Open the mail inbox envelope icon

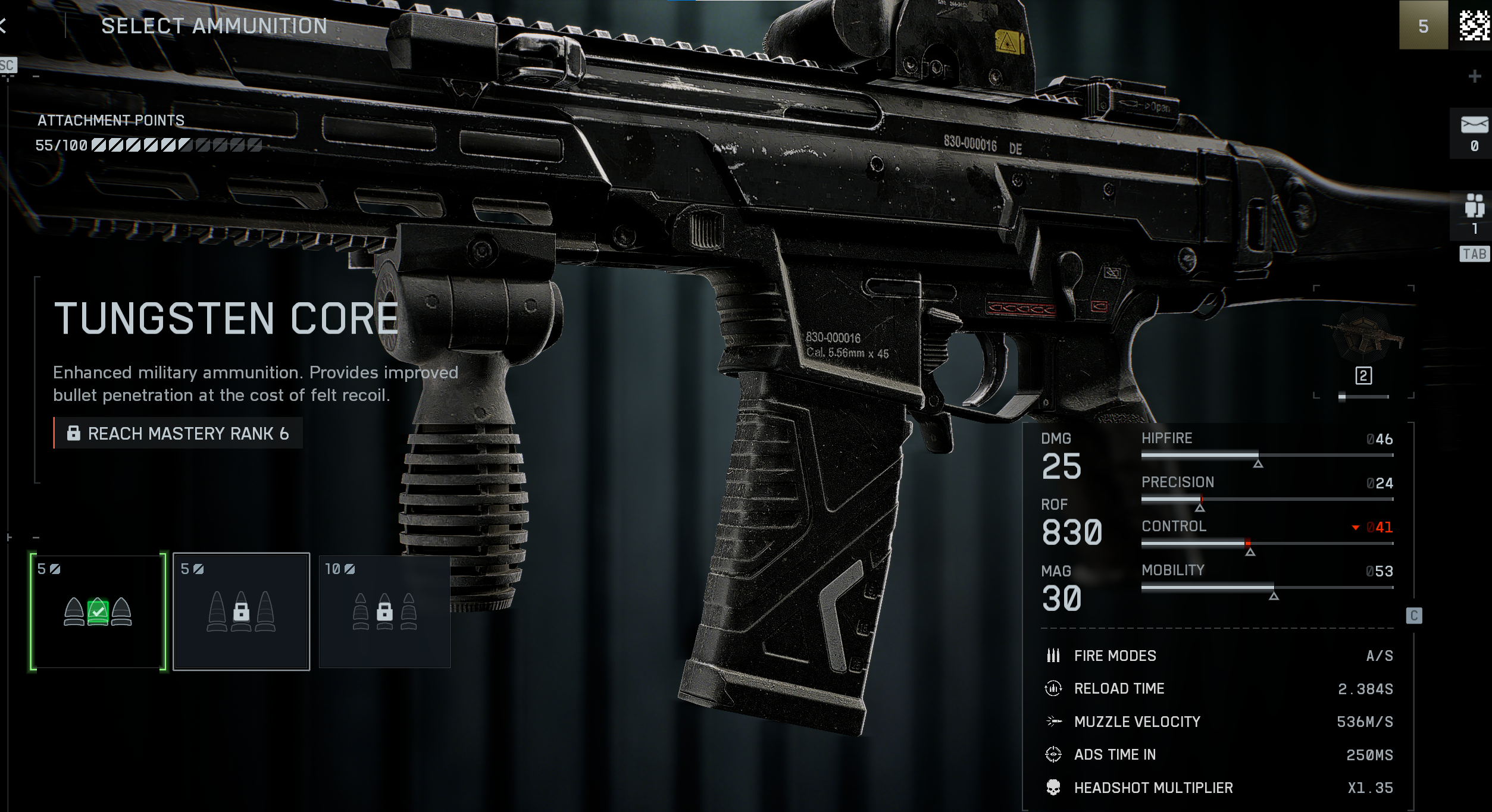[x=1474, y=126]
